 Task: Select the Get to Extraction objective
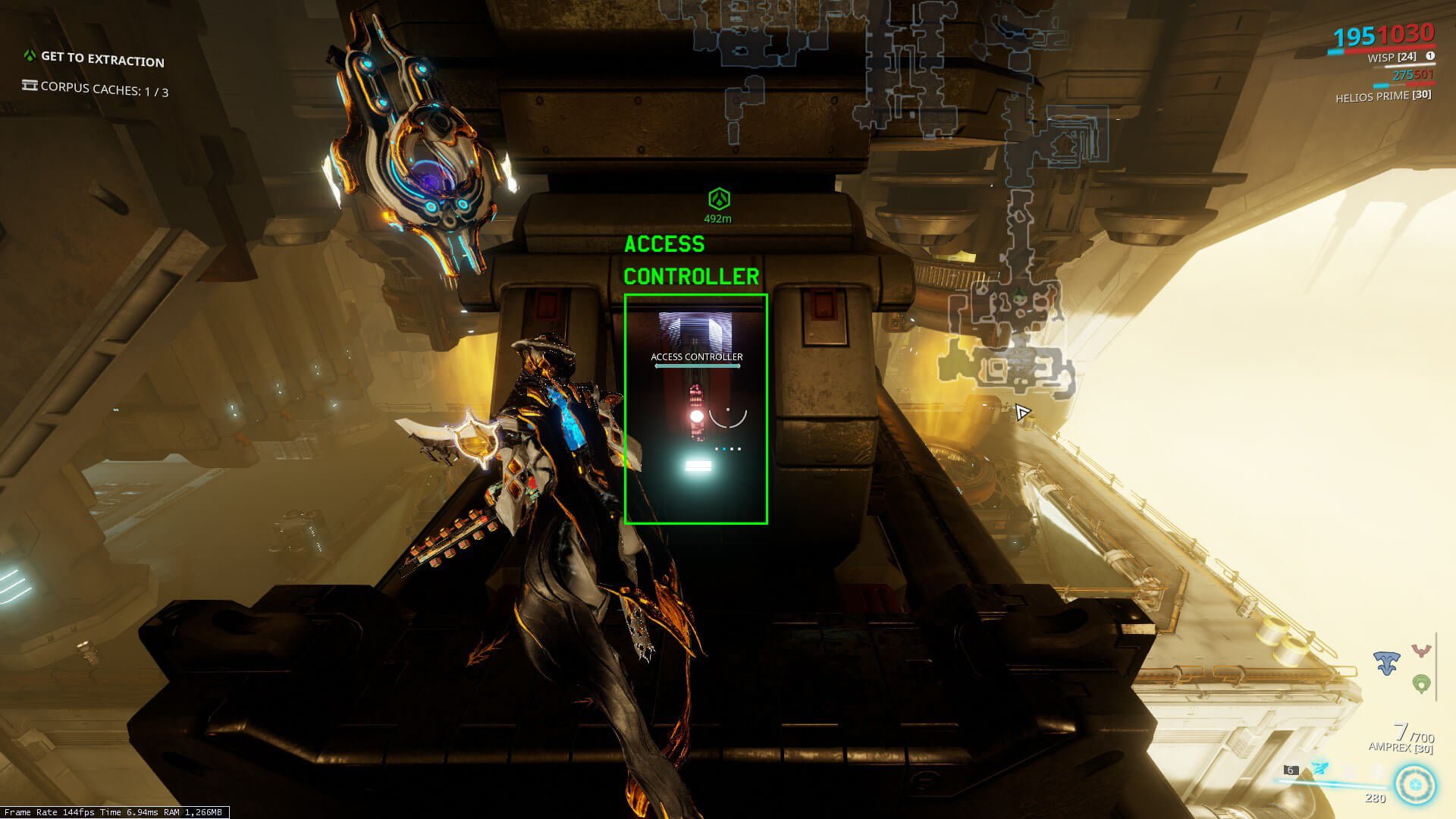click(102, 58)
